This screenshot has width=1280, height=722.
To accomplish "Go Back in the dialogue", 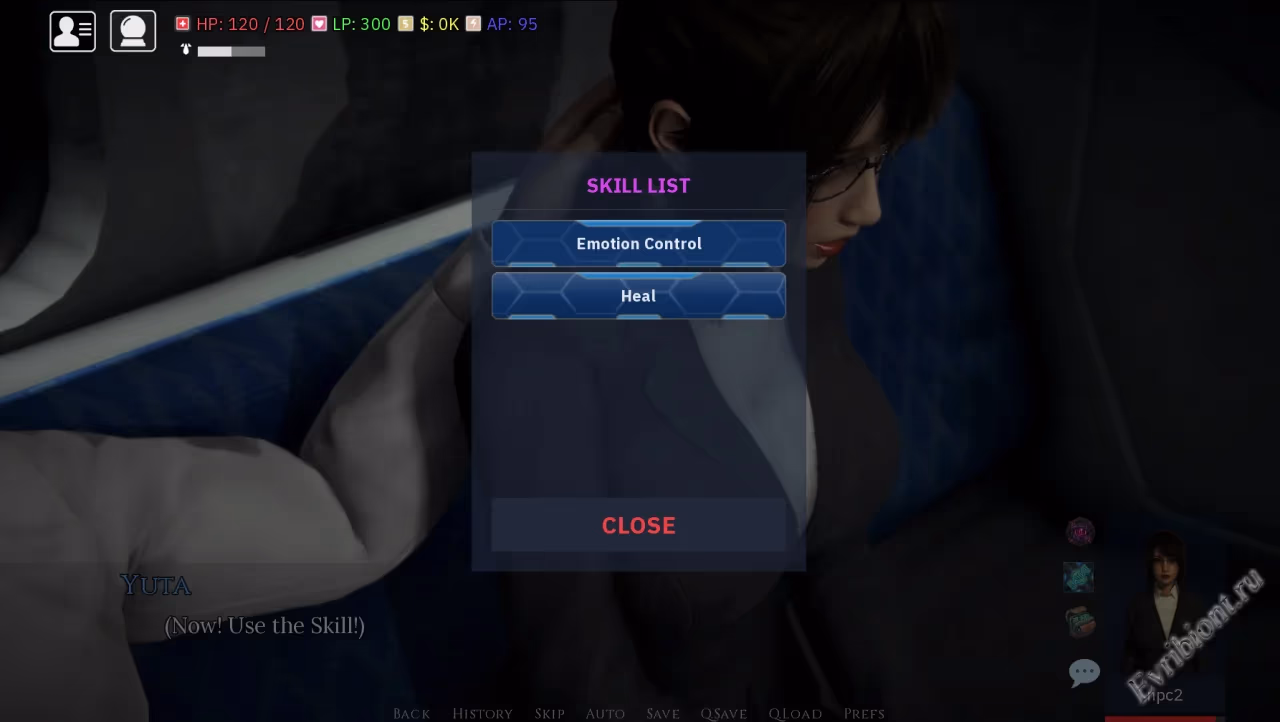I will (x=412, y=713).
